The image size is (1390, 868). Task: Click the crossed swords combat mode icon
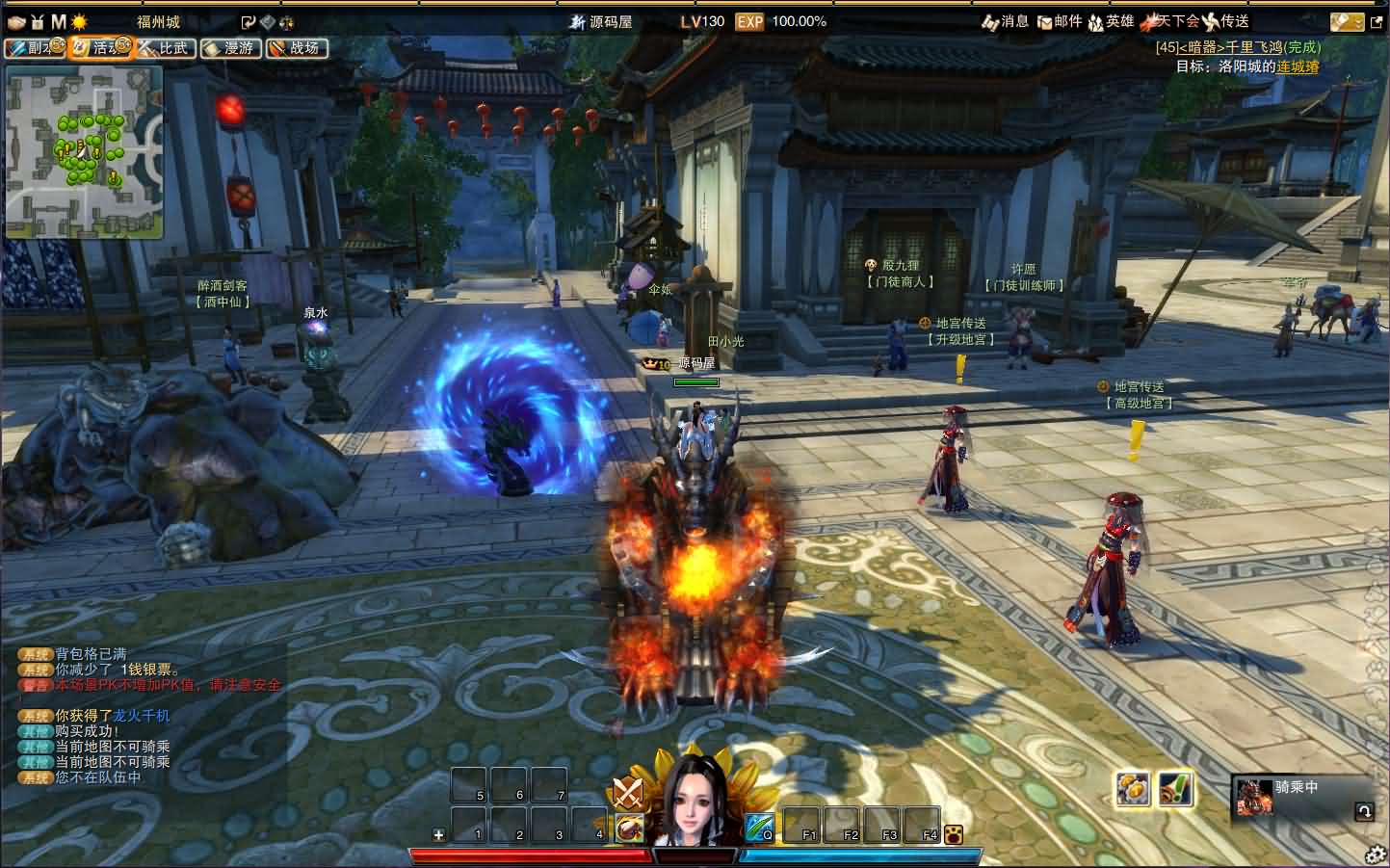(x=628, y=793)
